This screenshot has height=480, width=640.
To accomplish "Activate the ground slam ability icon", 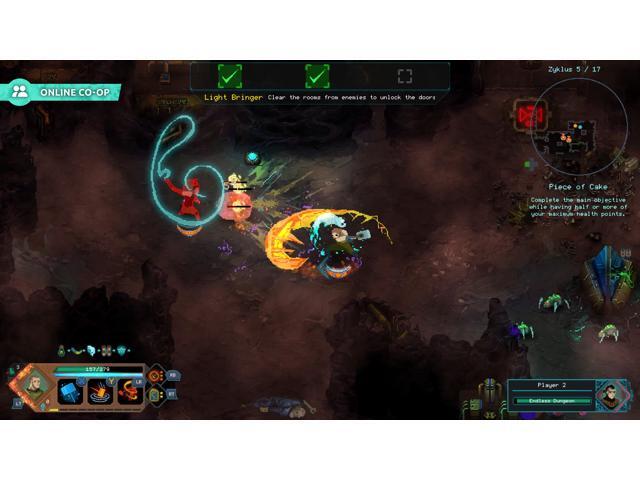I will (x=100, y=391).
